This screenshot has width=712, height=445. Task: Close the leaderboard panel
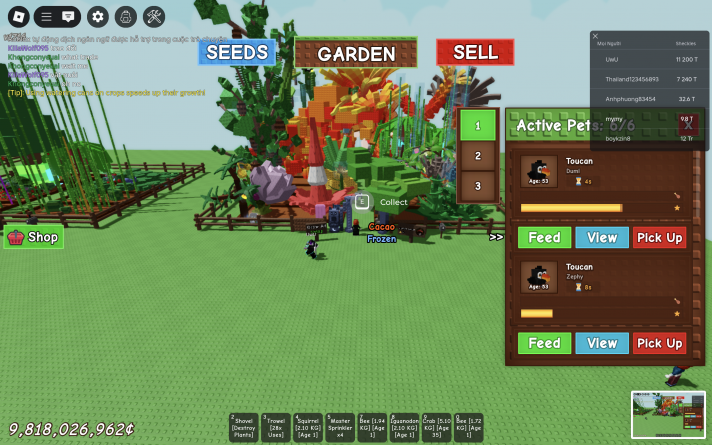click(x=595, y=36)
